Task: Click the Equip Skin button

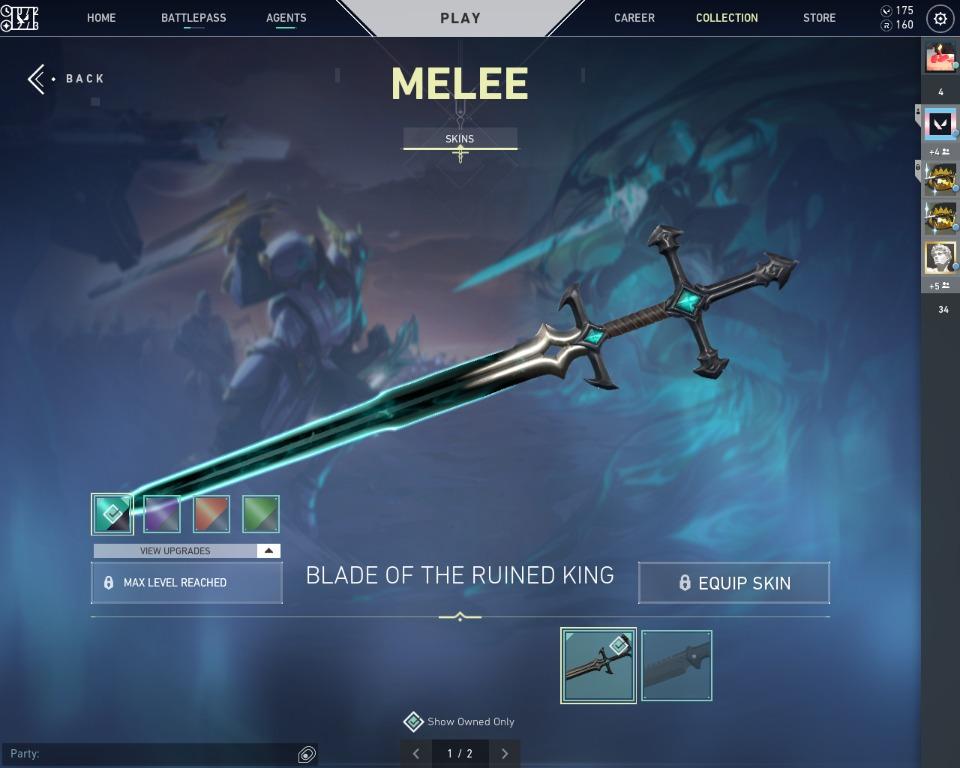Action: pyautogui.click(x=734, y=583)
